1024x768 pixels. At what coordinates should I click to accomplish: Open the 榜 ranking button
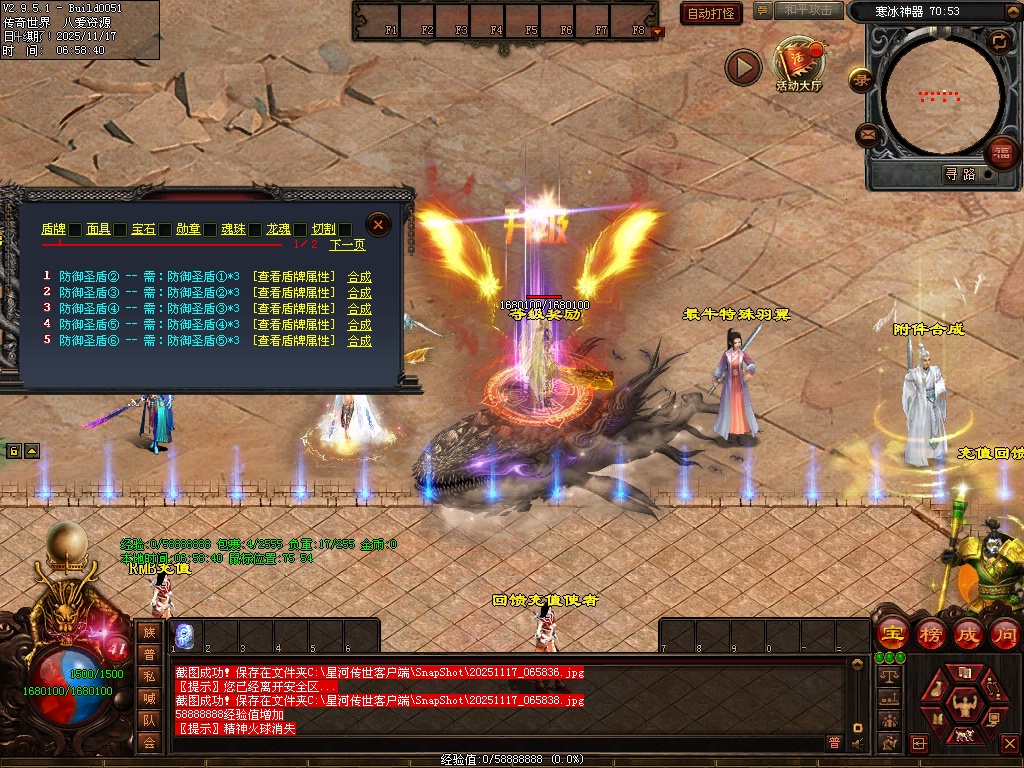tap(931, 634)
